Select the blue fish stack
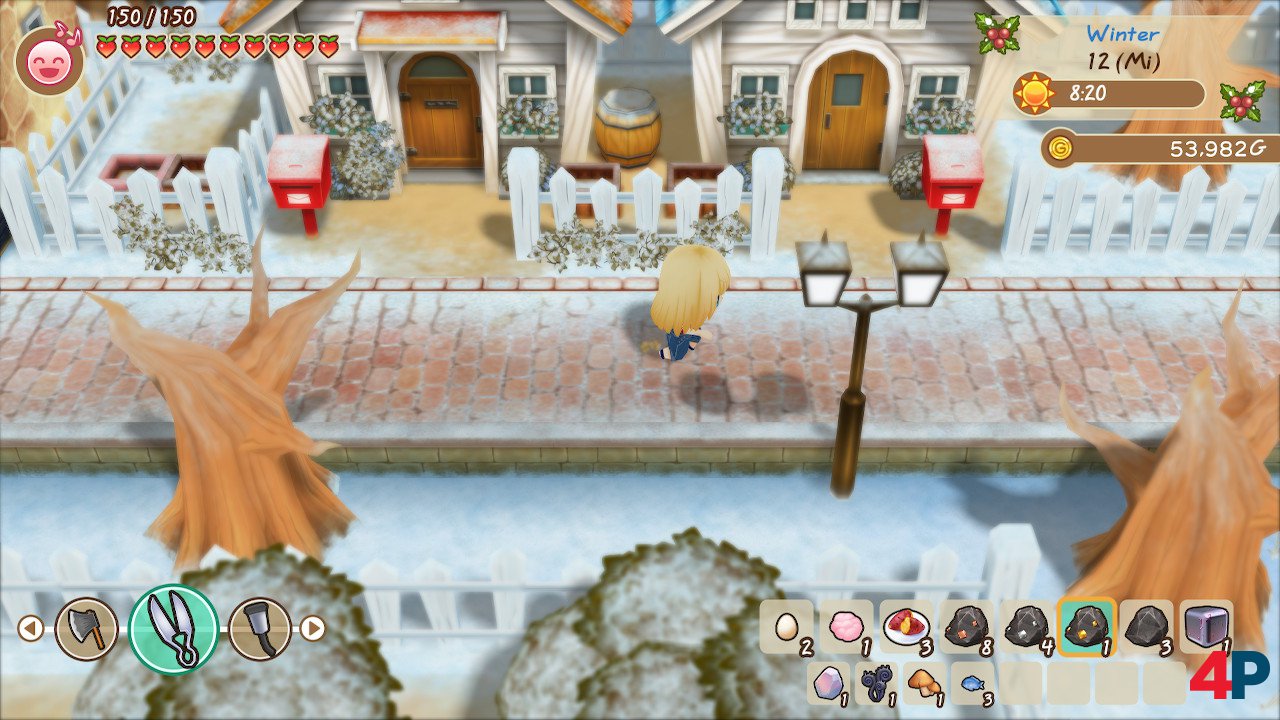 972,683
